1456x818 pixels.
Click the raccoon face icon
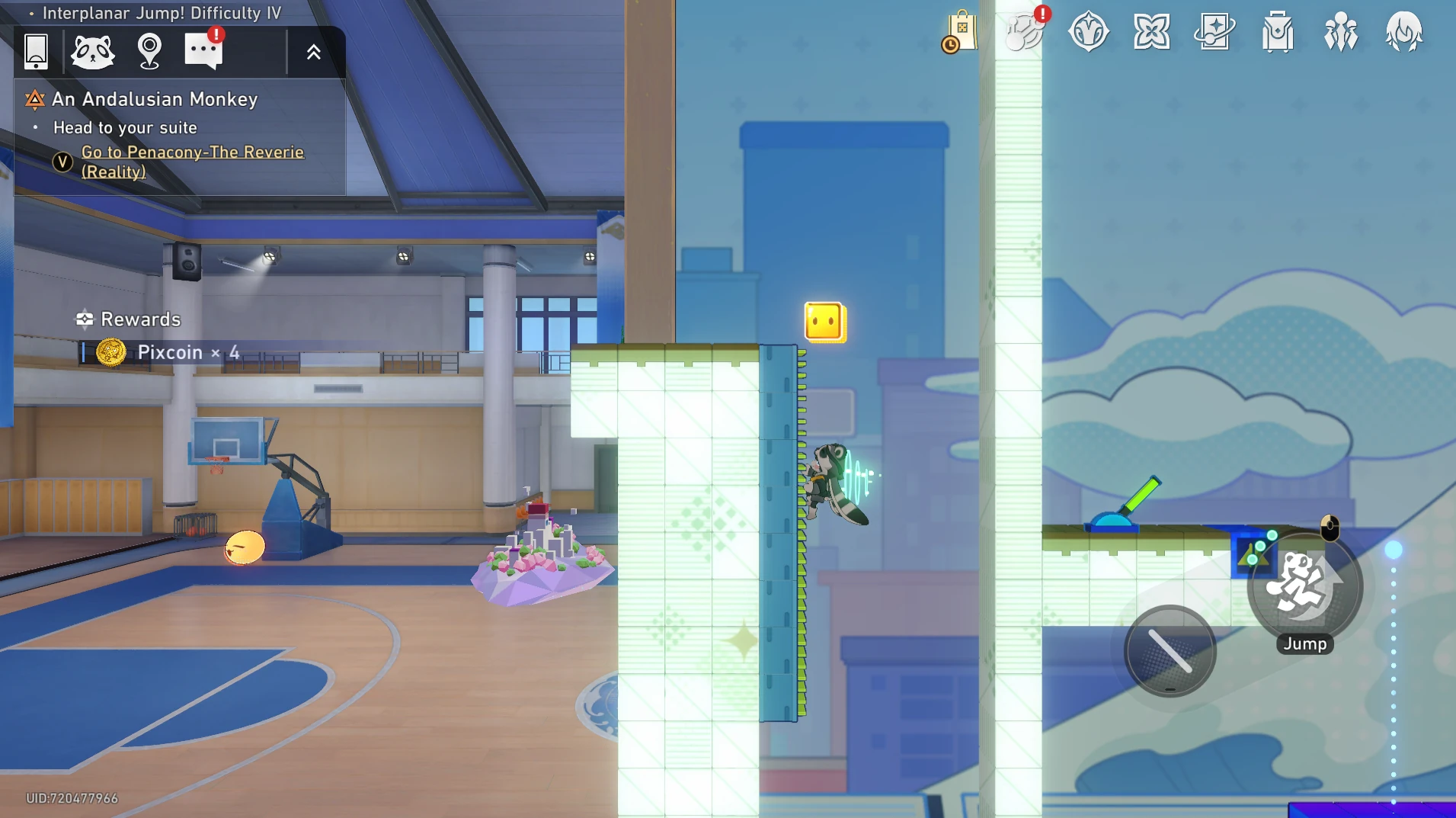pyautogui.click(x=92, y=51)
